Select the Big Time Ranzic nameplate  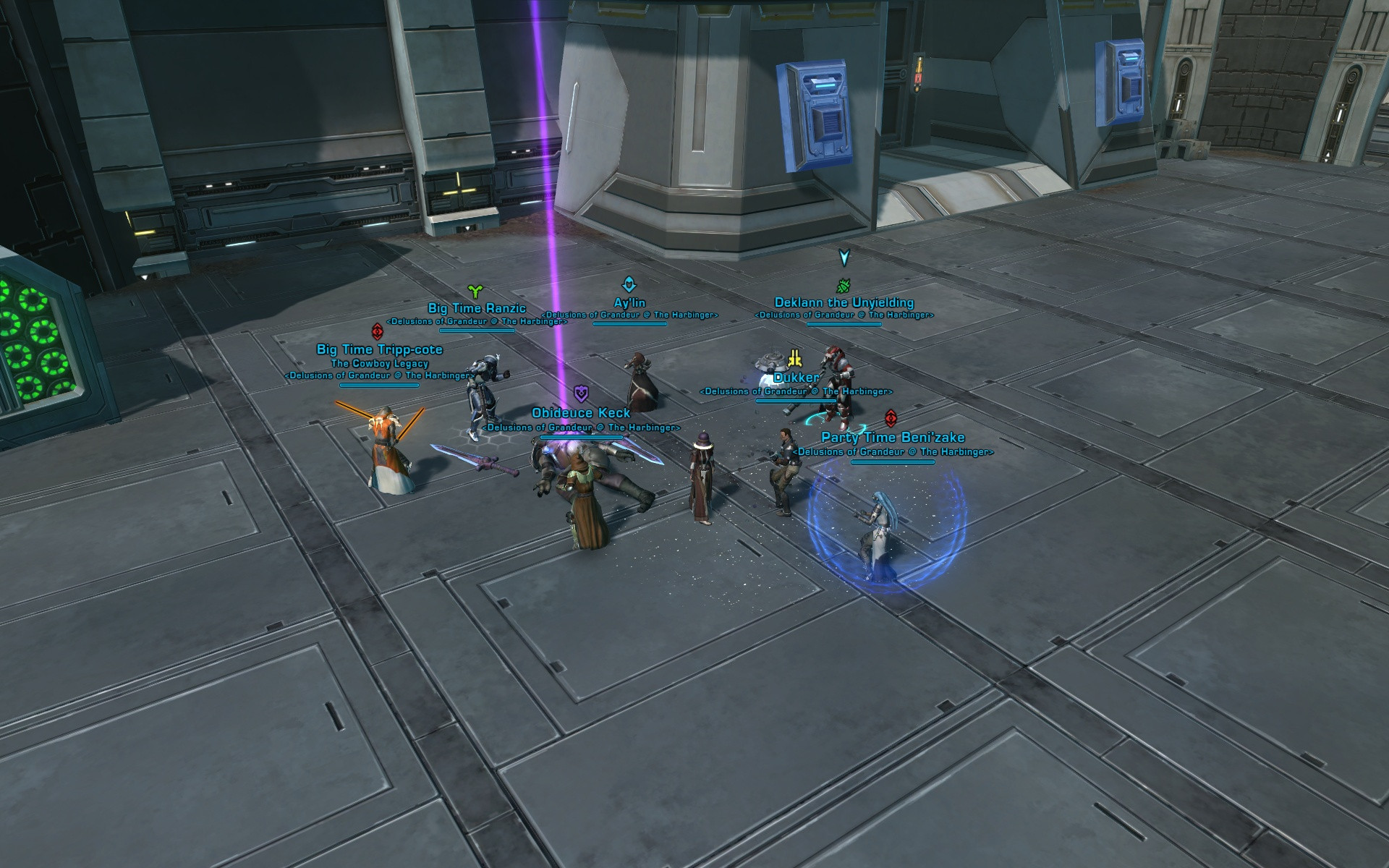477,309
